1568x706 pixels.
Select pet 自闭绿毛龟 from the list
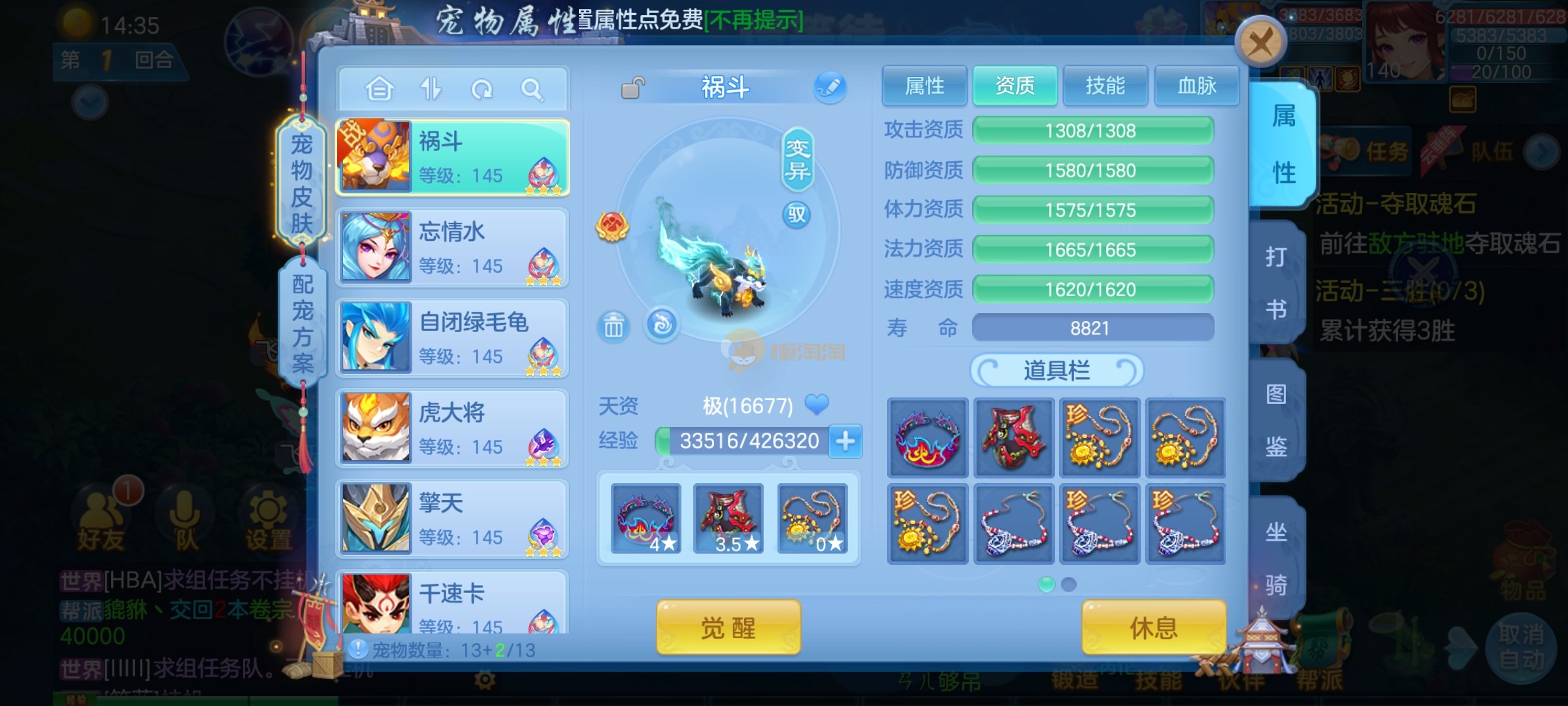pyautogui.click(x=452, y=338)
